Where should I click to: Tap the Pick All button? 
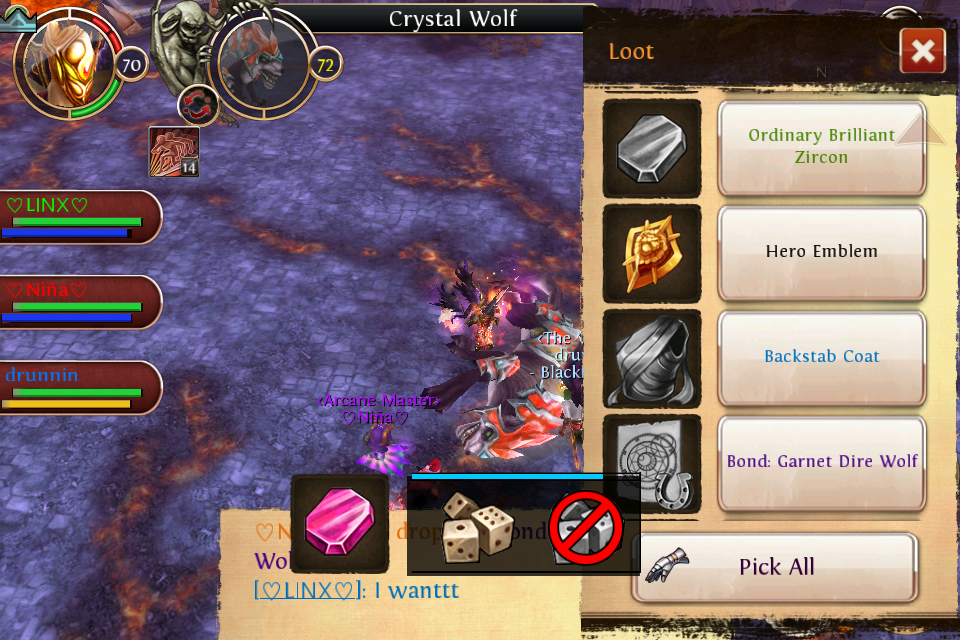click(x=775, y=567)
